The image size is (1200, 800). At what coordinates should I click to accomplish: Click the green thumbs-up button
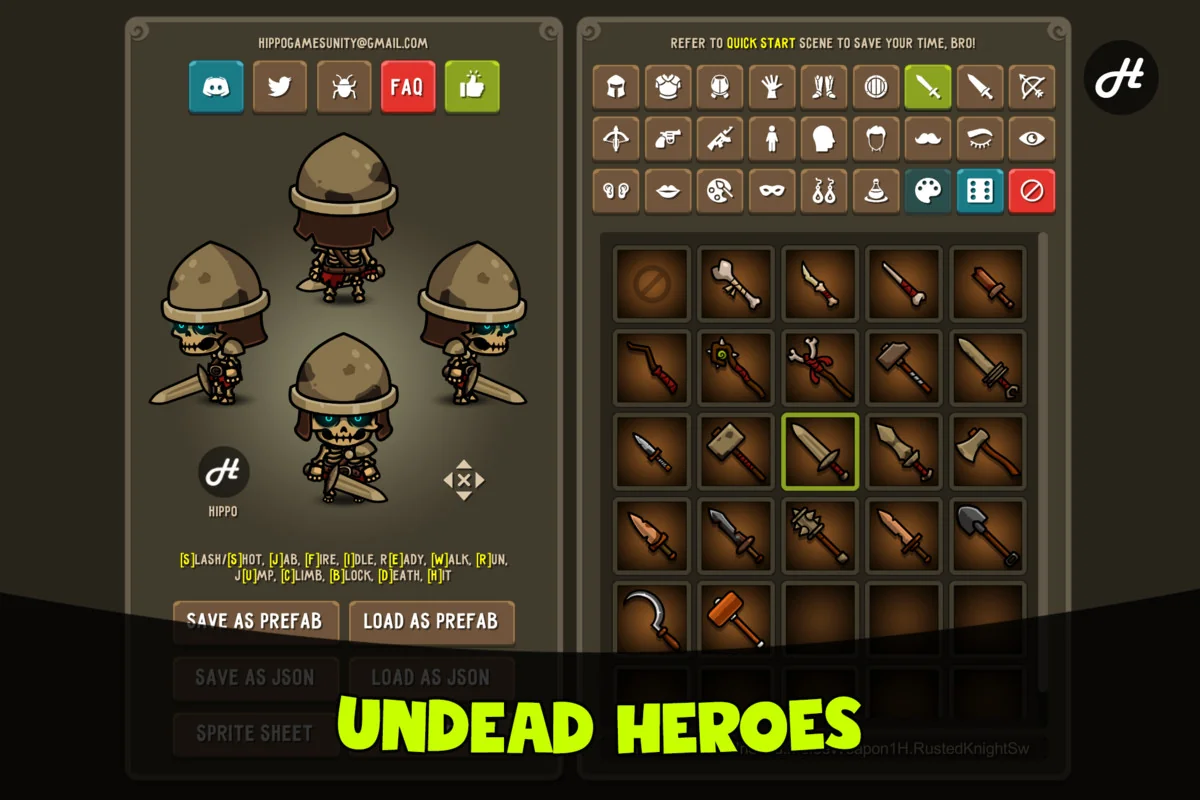[x=472, y=87]
